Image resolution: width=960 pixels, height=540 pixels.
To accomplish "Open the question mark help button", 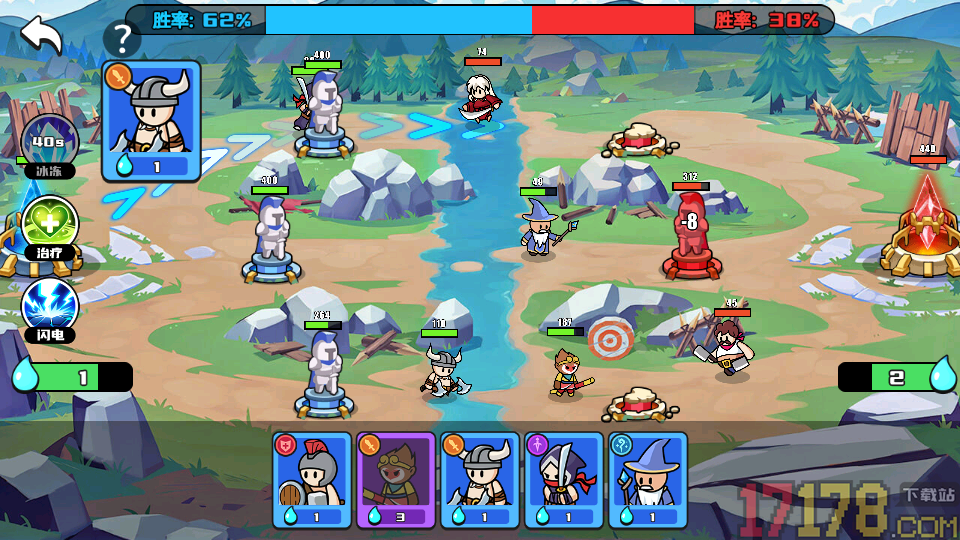I will pyautogui.click(x=122, y=39).
